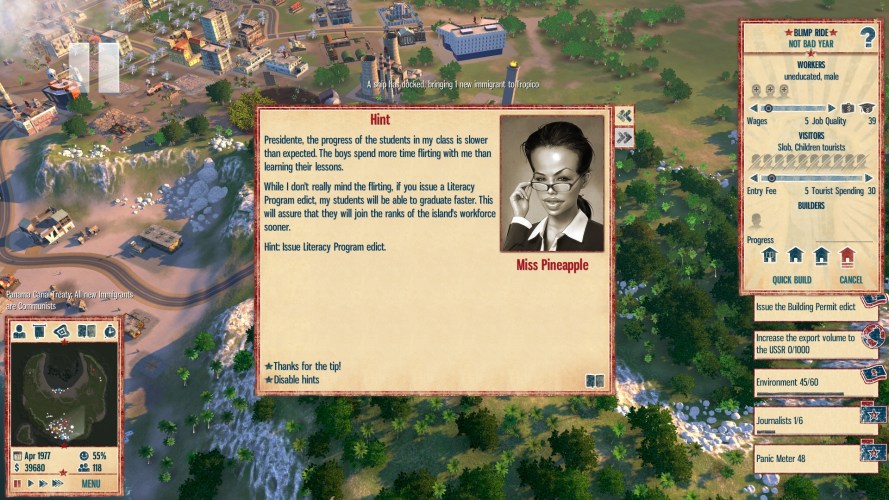Viewport: 889px width, 500px height.
Task: Pause the game speed
Action: tap(17, 484)
